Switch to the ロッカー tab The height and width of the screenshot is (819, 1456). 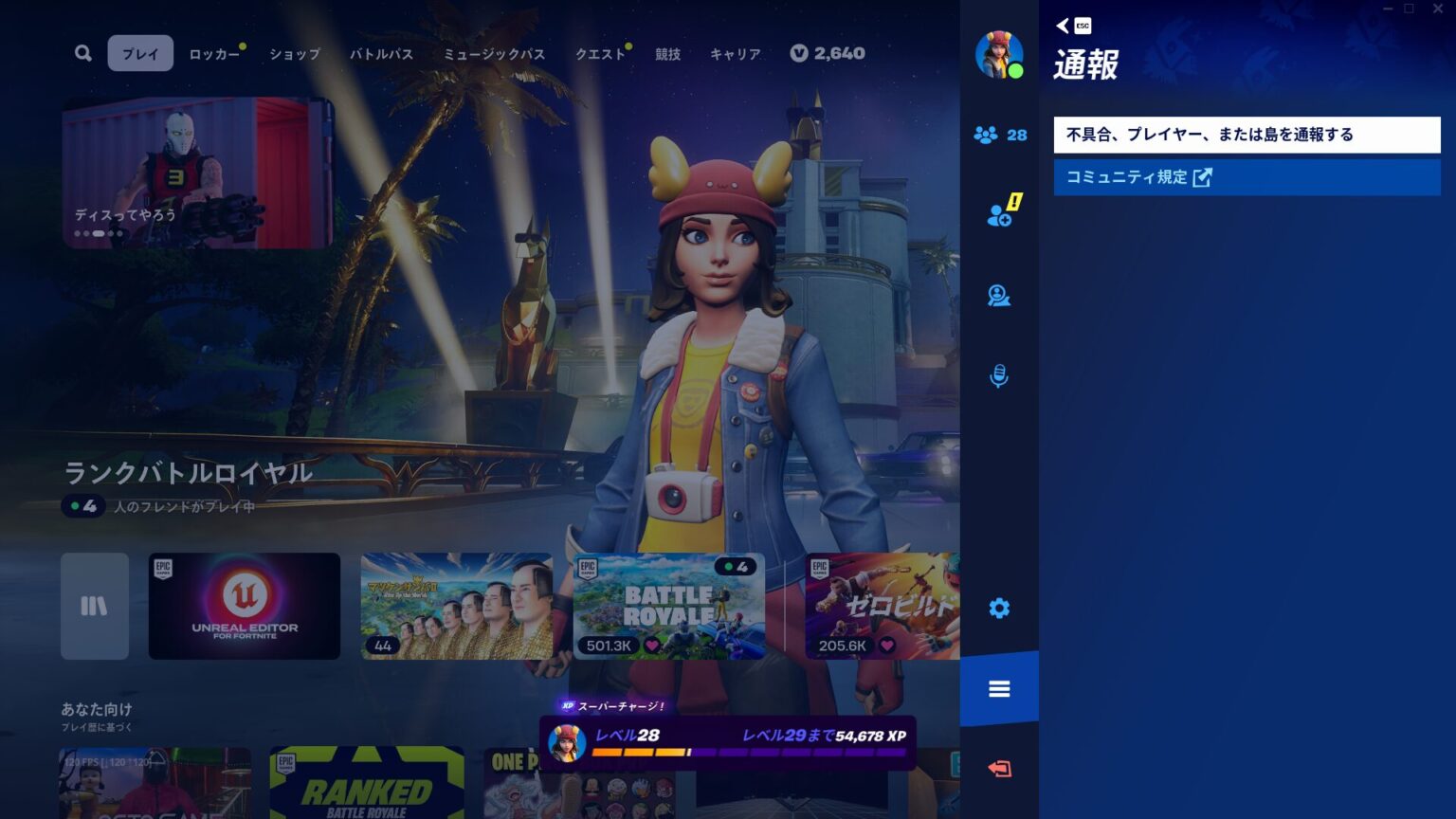tap(216, 54)
